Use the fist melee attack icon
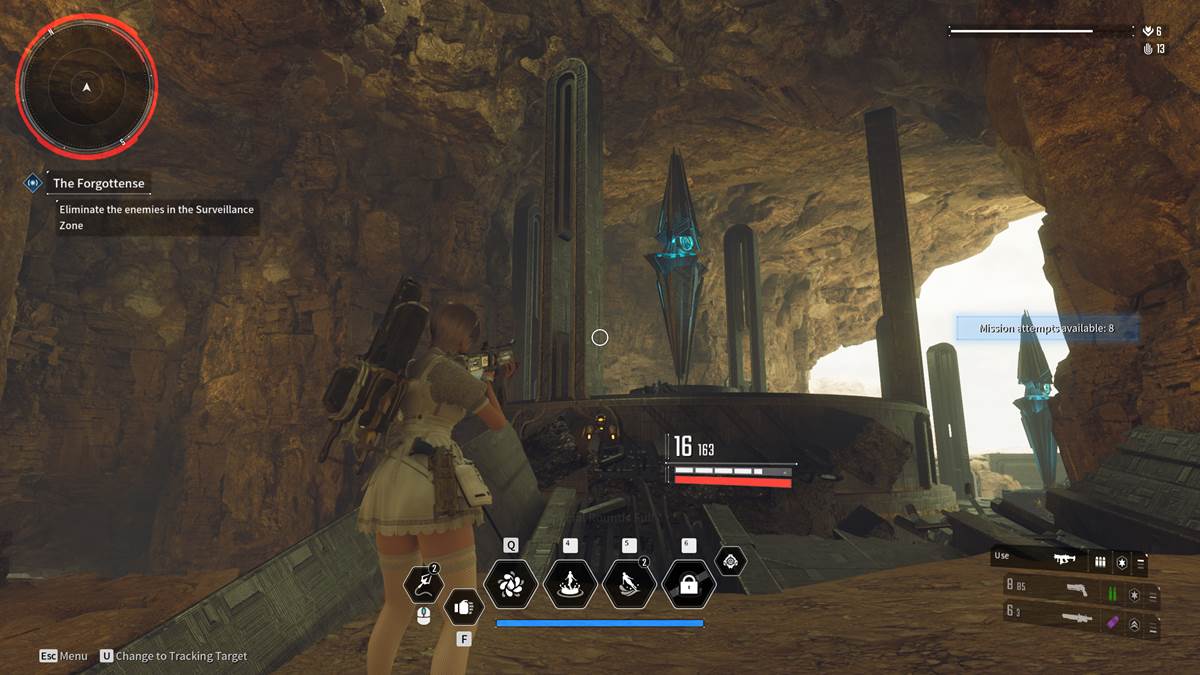This screenshot has width=1200, height=675. (463, 605)
